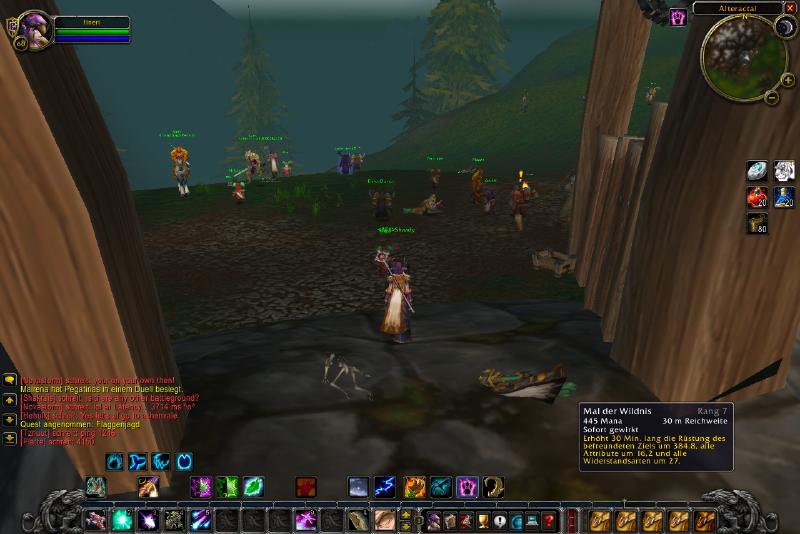
Task: Use the blue mana potion with count 20
Action: 784,197
